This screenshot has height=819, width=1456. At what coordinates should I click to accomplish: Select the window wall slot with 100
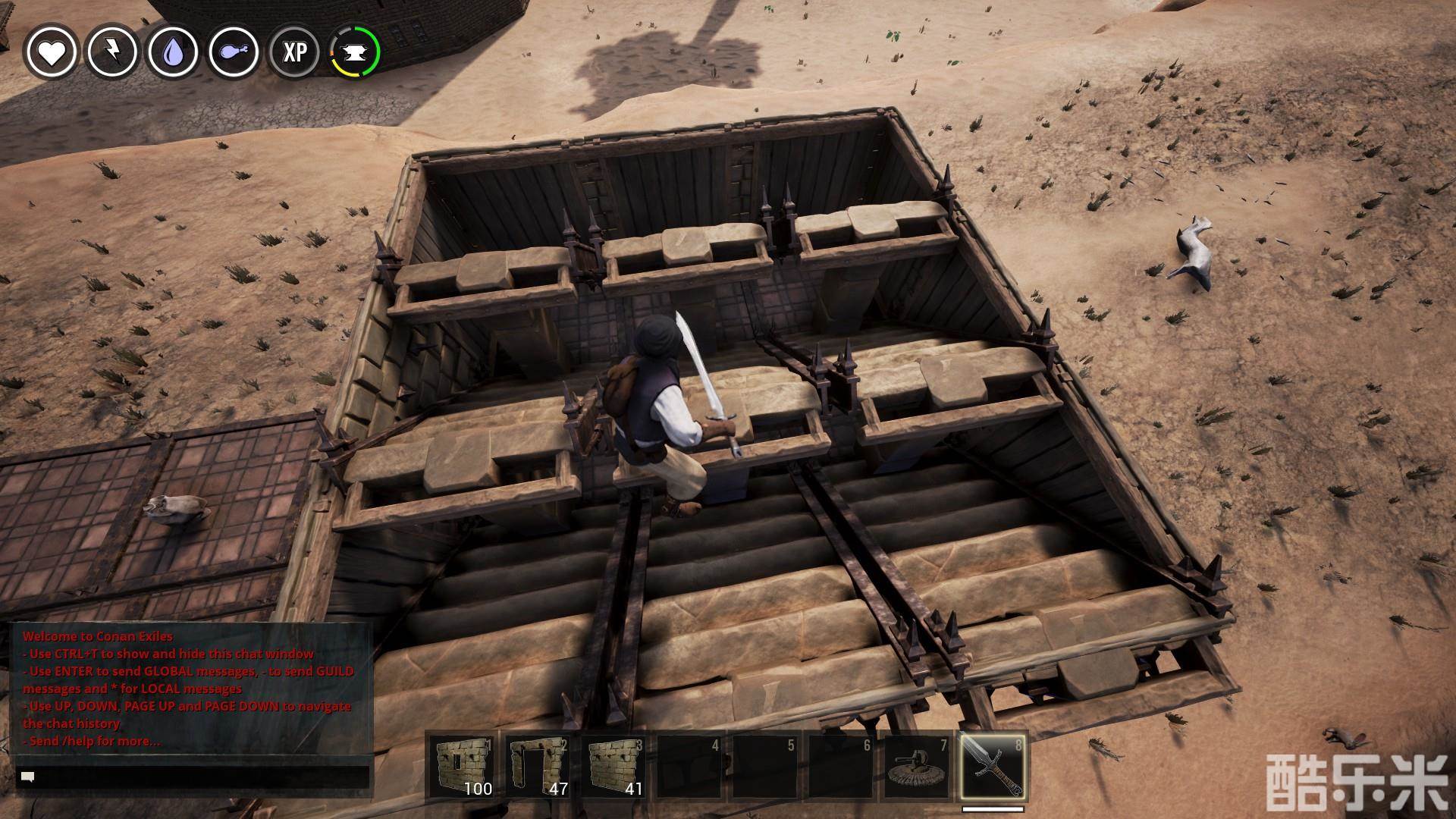[463, 767]
